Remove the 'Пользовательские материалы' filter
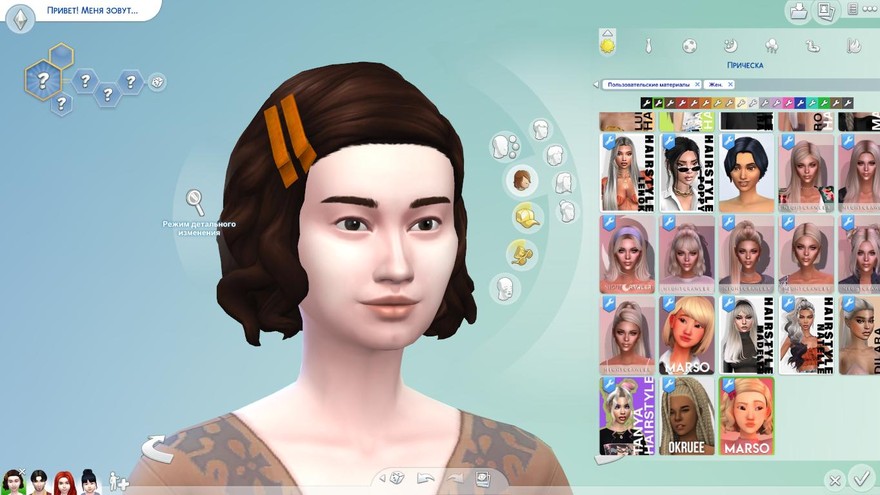 [x=695, y=85]
